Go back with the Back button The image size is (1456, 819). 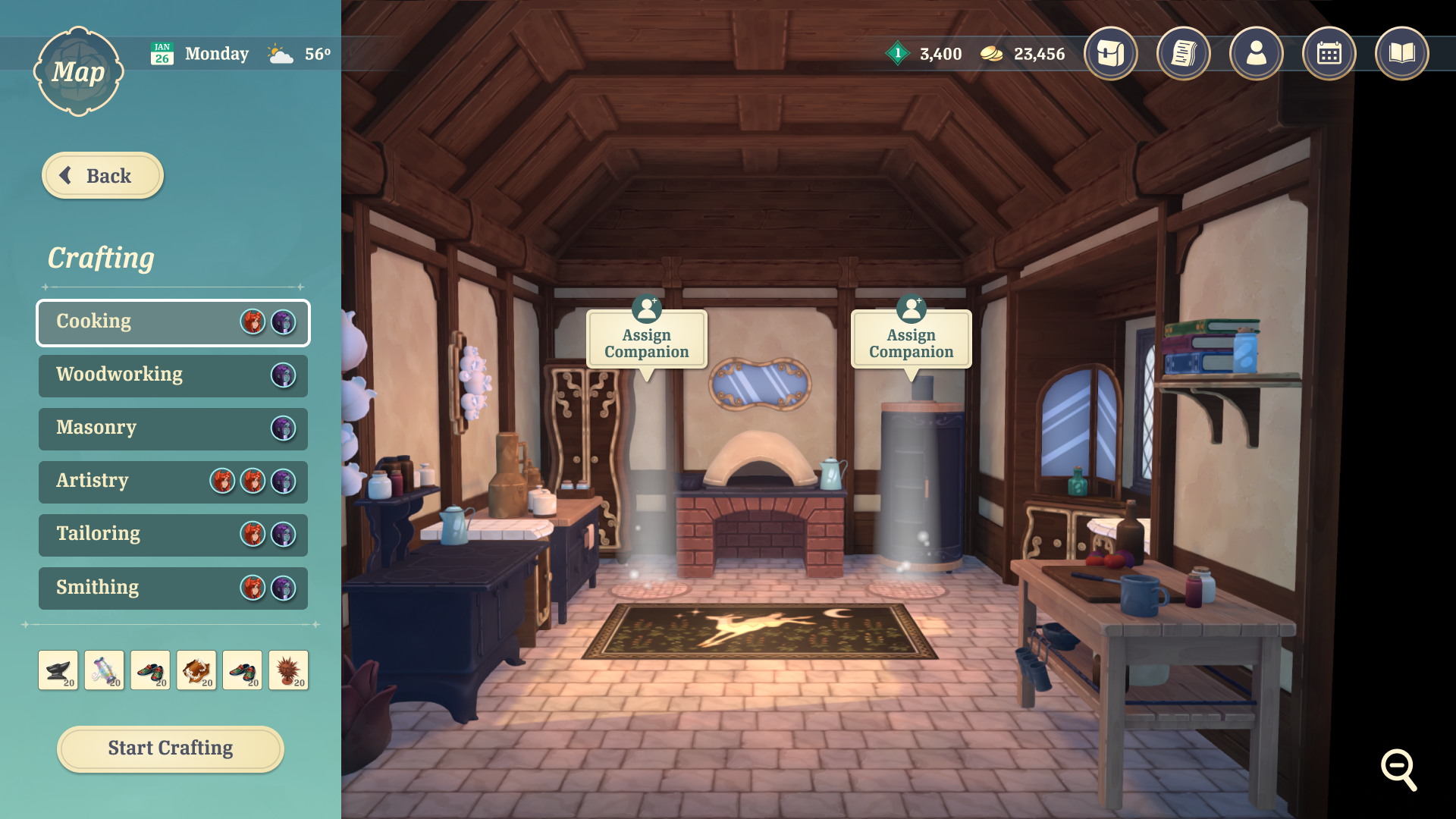point(102,176)
